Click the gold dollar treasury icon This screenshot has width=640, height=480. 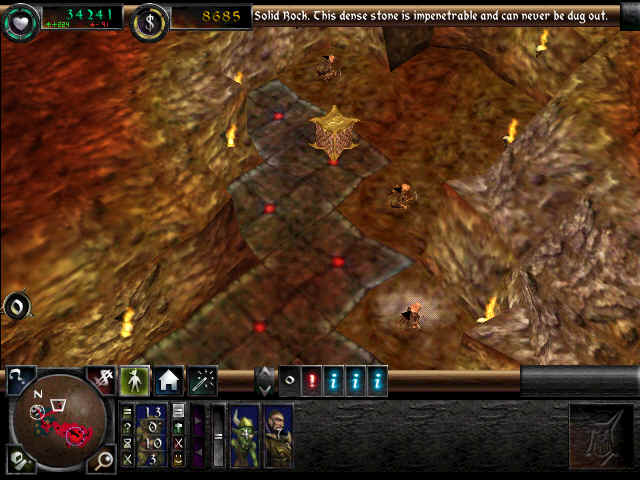tap(149, 18)
